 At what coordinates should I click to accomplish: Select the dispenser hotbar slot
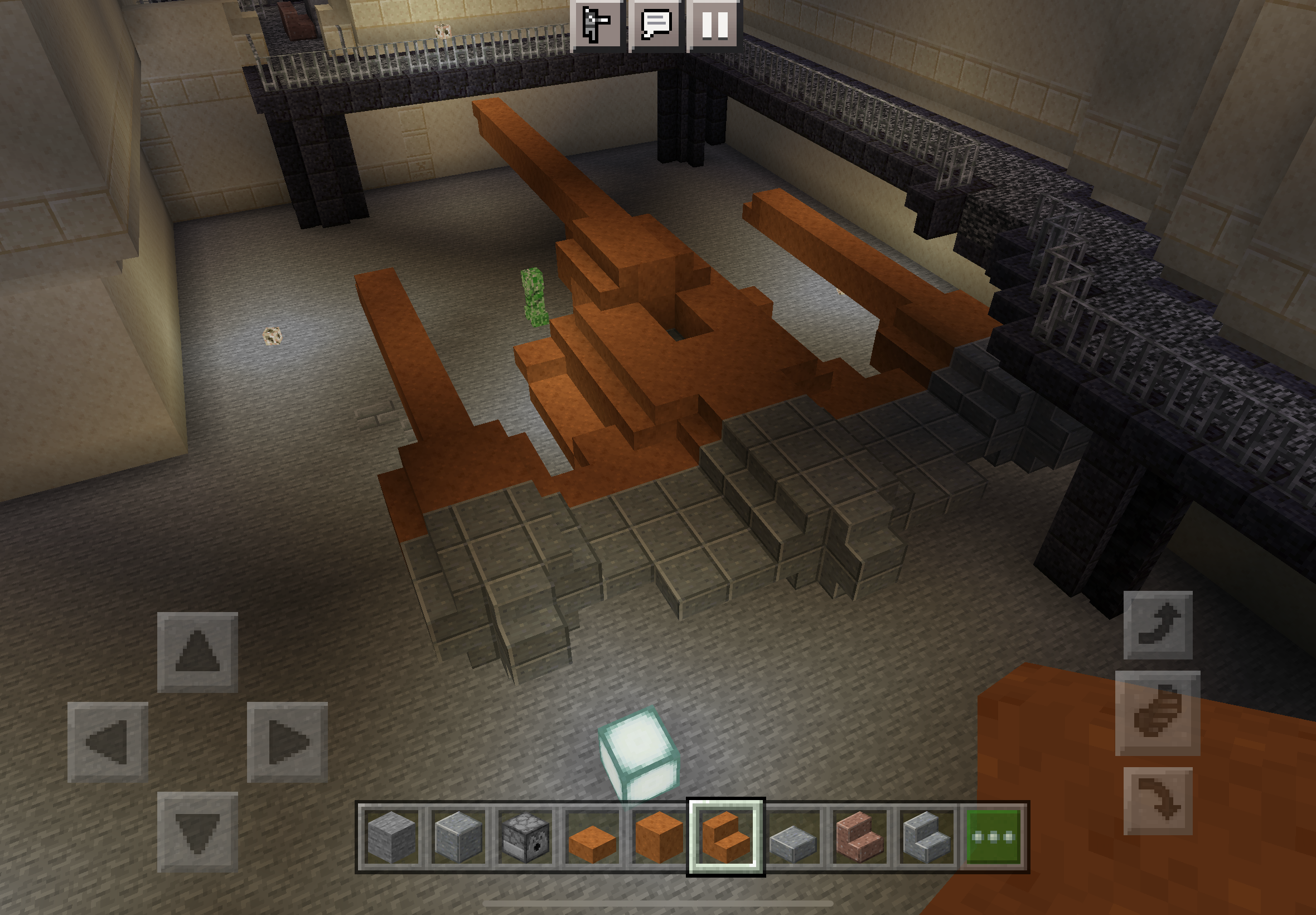tap(525, 837)
